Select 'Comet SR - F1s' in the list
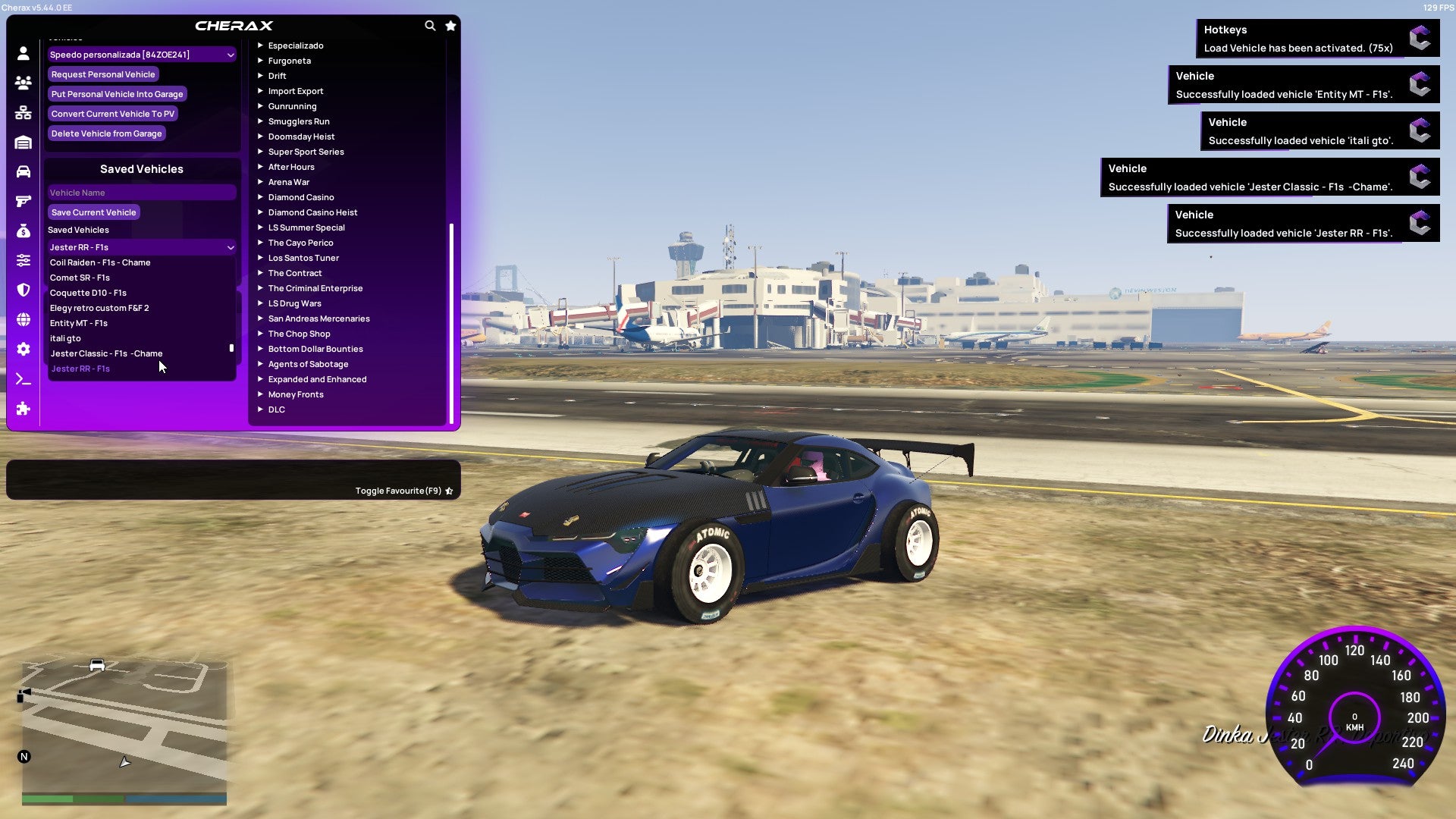The image size is (1456, 819). point(80,277)
